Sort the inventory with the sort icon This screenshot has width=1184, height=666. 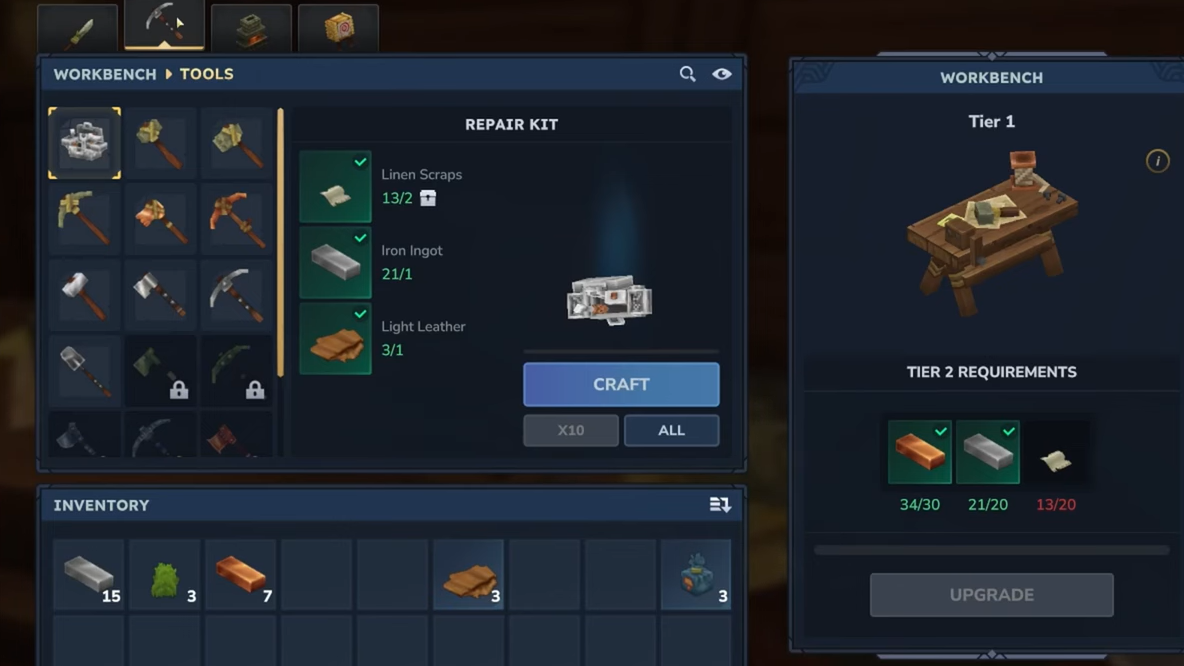pos(720,505)
